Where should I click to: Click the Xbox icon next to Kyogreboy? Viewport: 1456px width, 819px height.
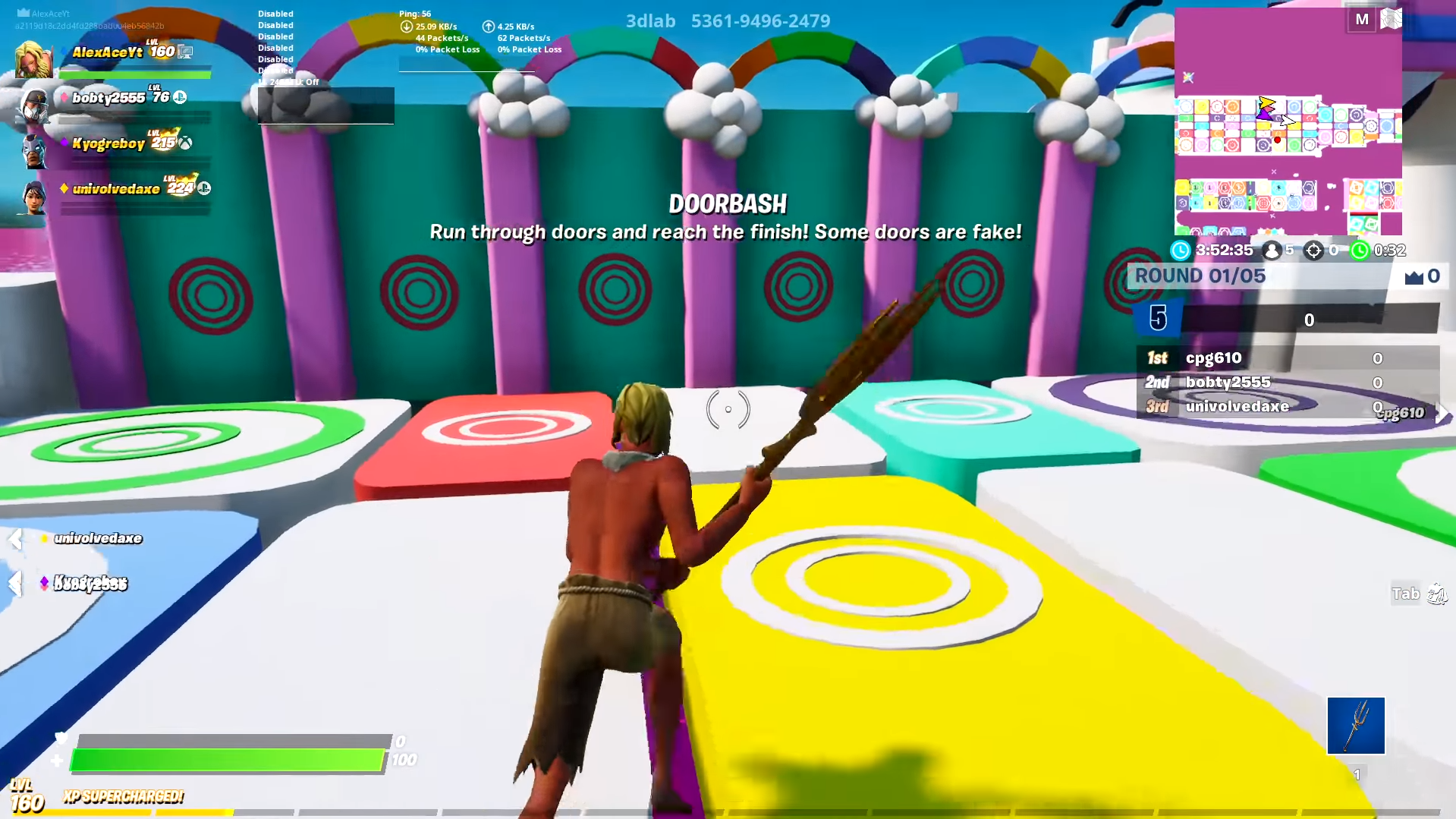click(186, 143)
